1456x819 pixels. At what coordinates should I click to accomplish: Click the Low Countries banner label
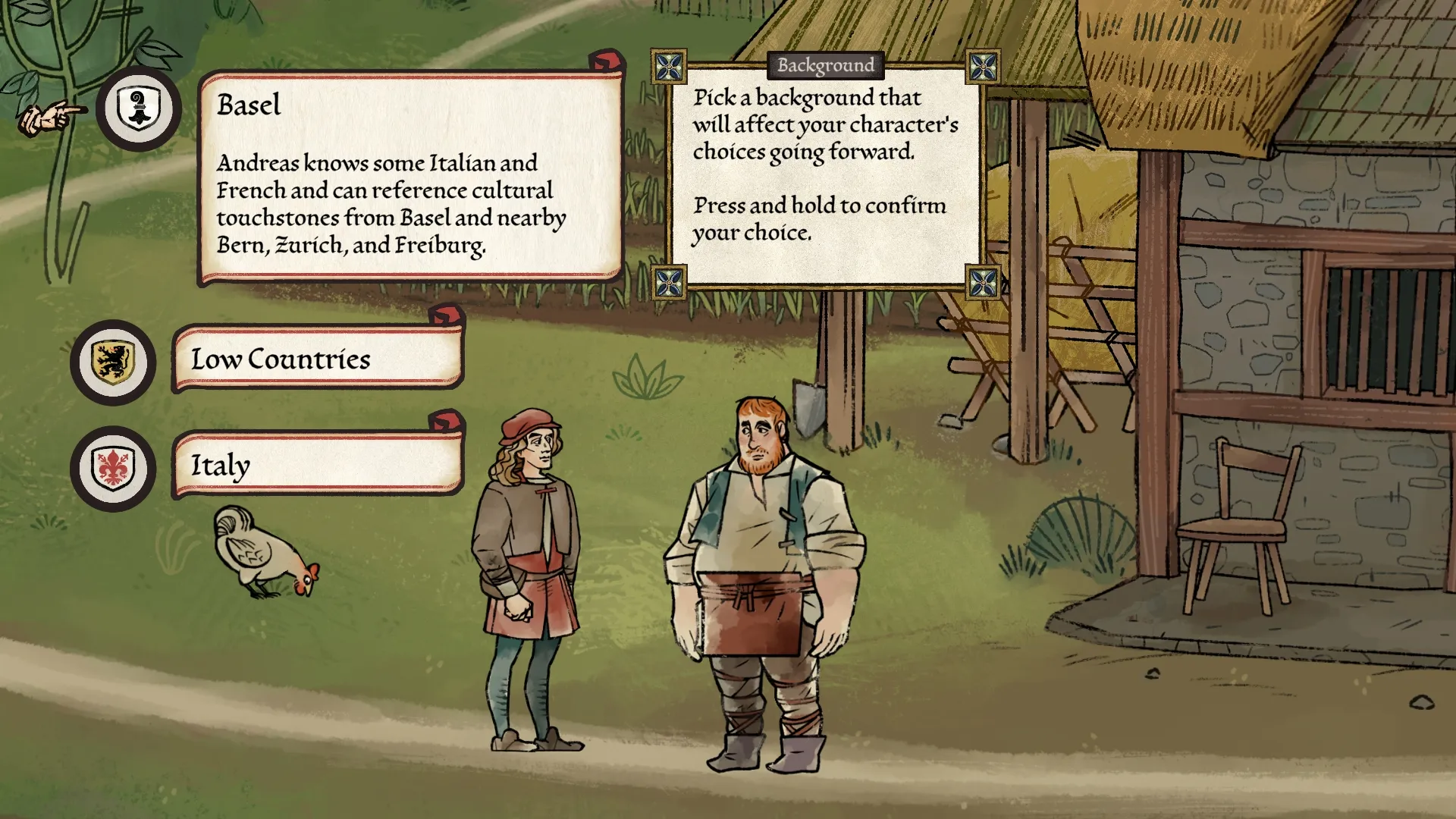(281, 360)
